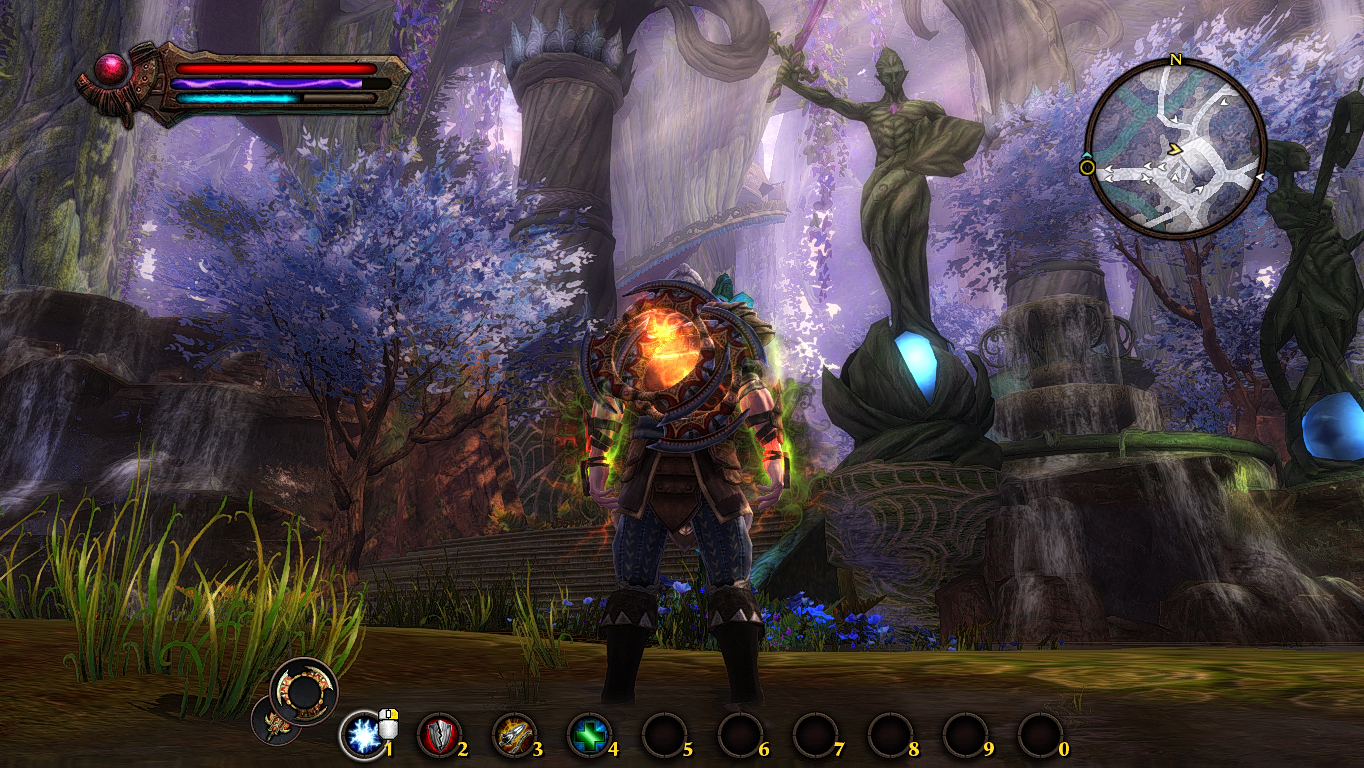Cast the green cross healing ability
This screenshot has width=1364, height=768.
[587, 736]
